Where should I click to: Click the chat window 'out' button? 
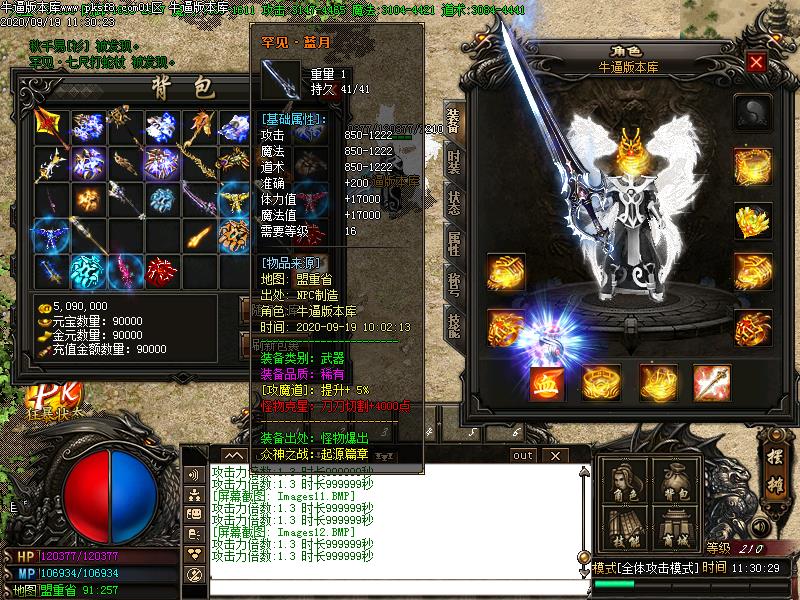click(523, 455)
